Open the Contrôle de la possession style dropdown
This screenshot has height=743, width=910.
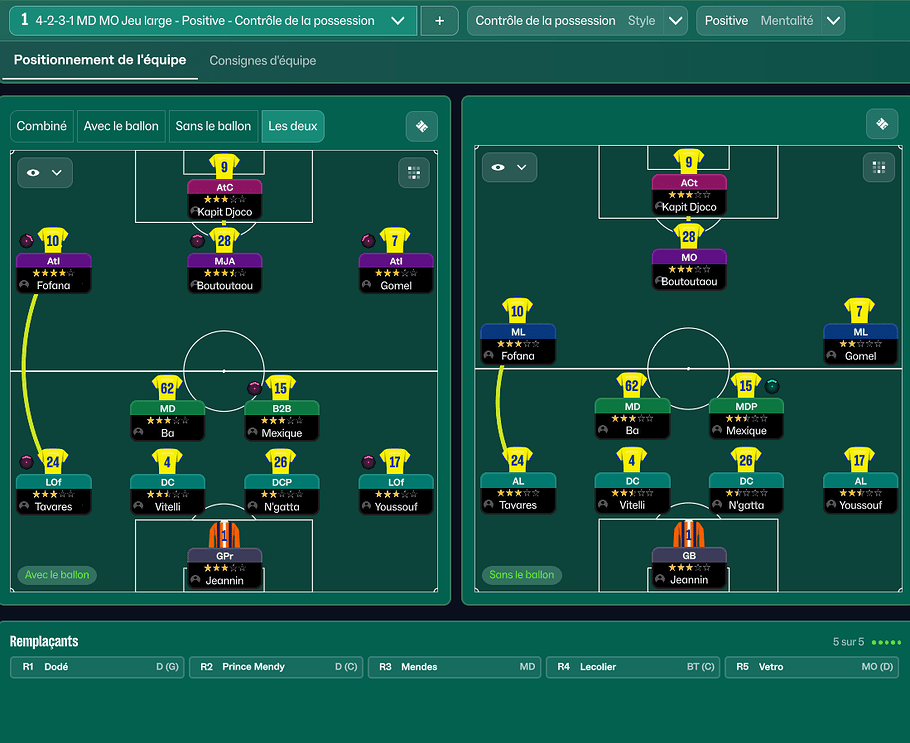676,21
